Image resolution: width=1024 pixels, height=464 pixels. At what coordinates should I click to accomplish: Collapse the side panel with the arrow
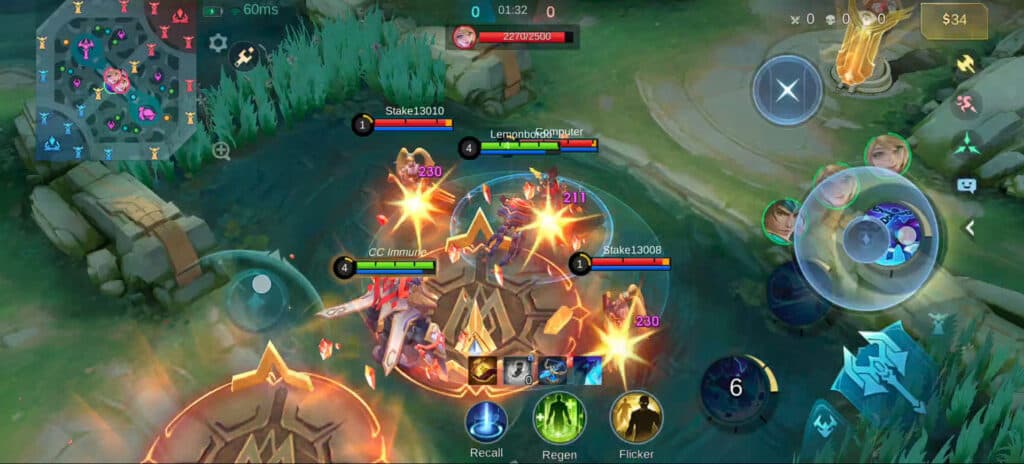tap(968, 228)
